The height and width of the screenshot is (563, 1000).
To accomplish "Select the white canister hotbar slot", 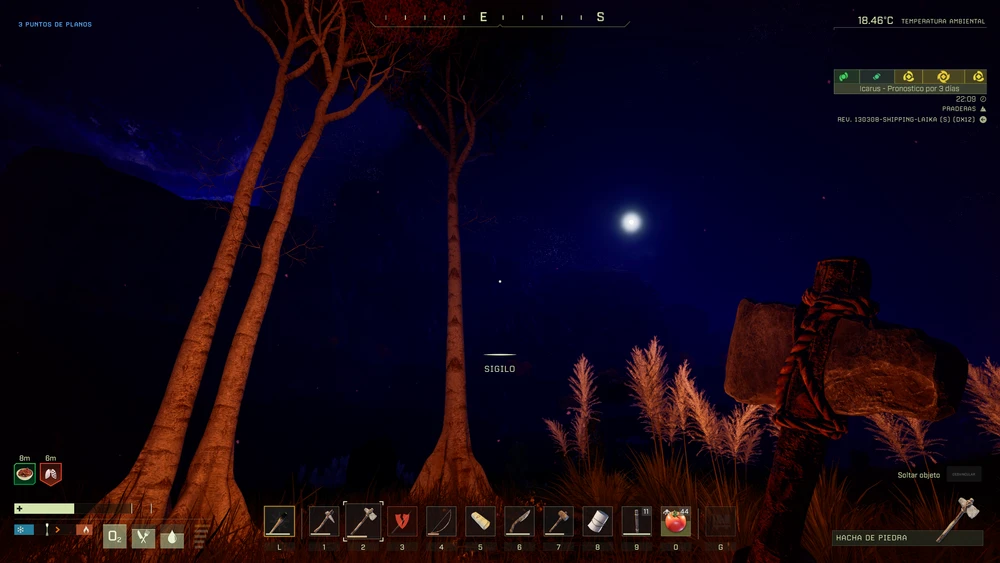I will coord(598,521).
